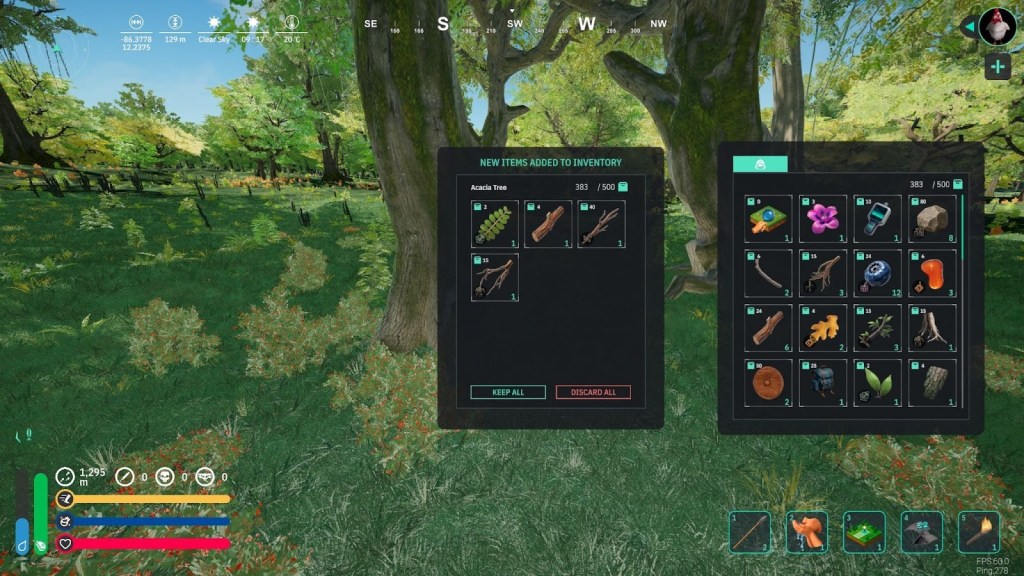Viewport: 1024px width, 576px height.
Task: Pick the orange resin blob slot
Action: pos(932,273)
